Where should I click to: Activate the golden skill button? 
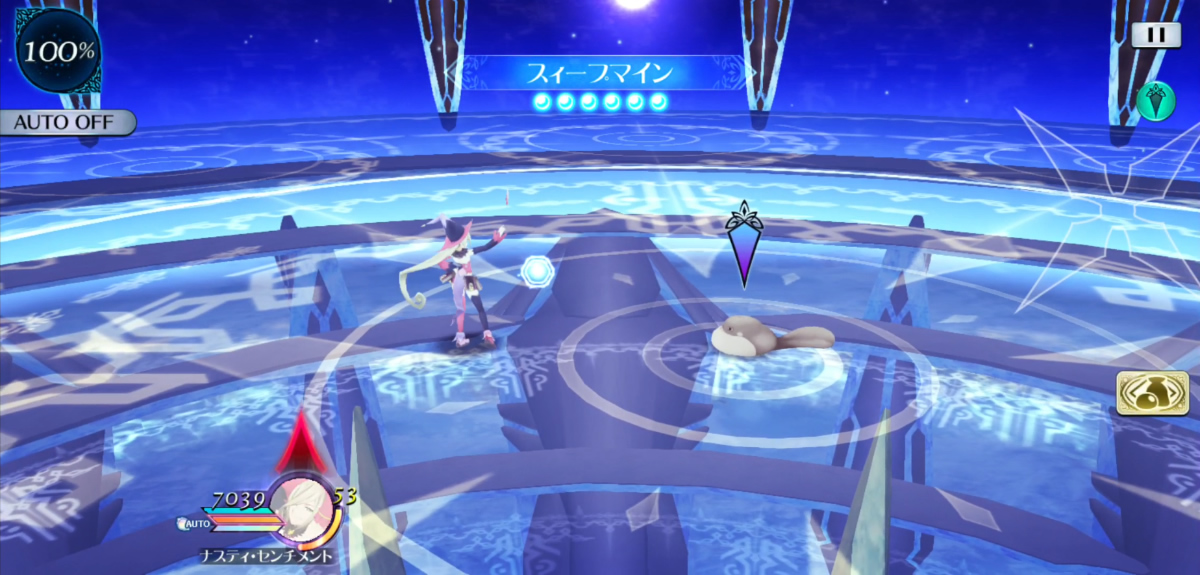tap(1144, 391)
